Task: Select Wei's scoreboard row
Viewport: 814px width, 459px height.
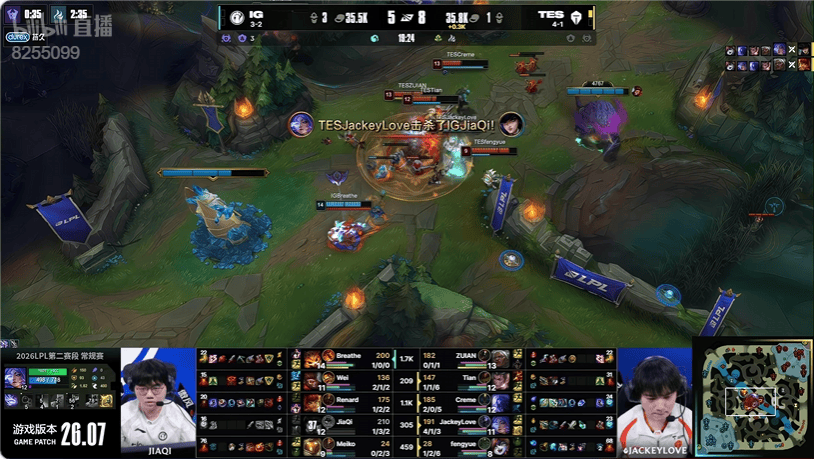Action: pos(350,380)
